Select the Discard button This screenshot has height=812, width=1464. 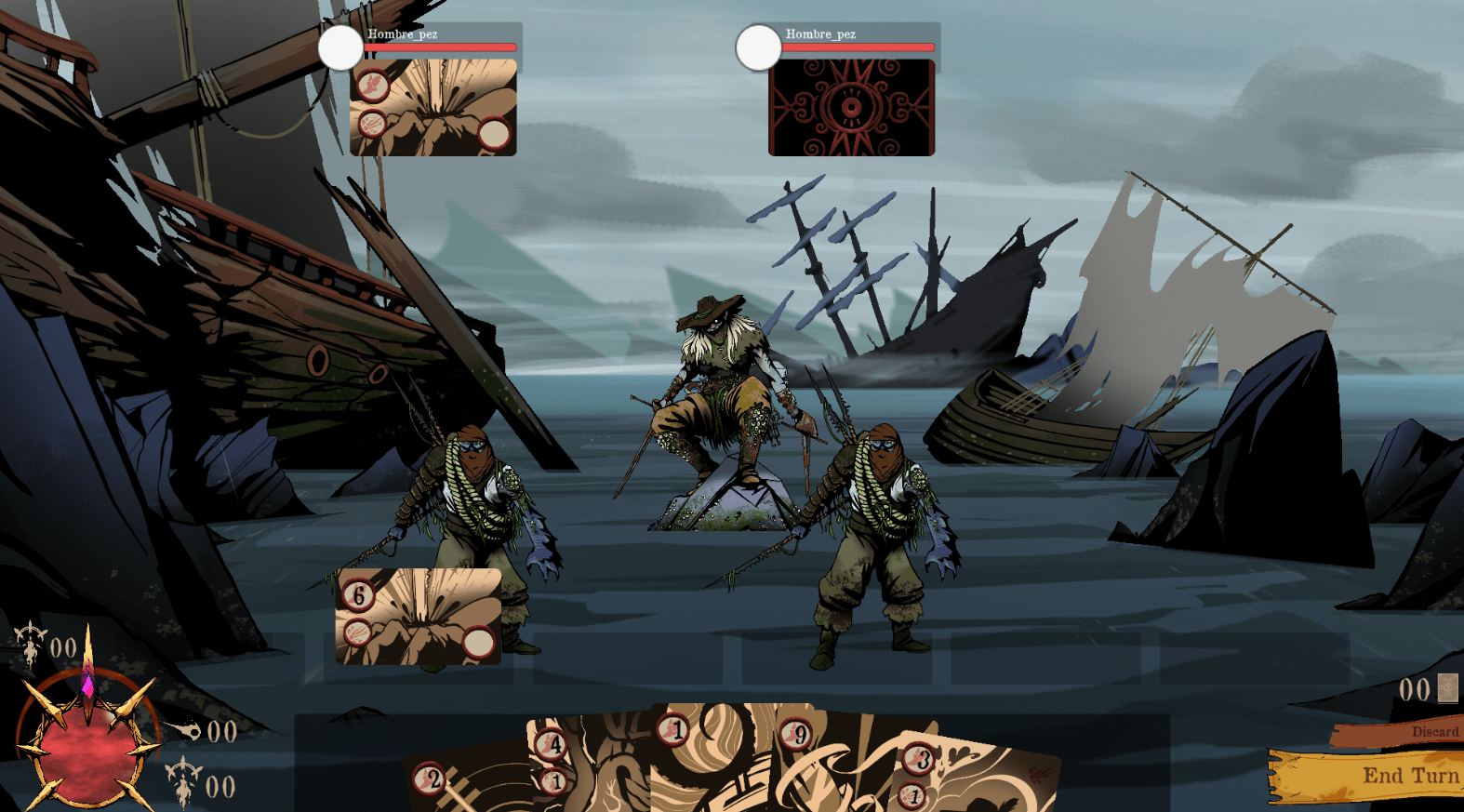click(1397, 733)
